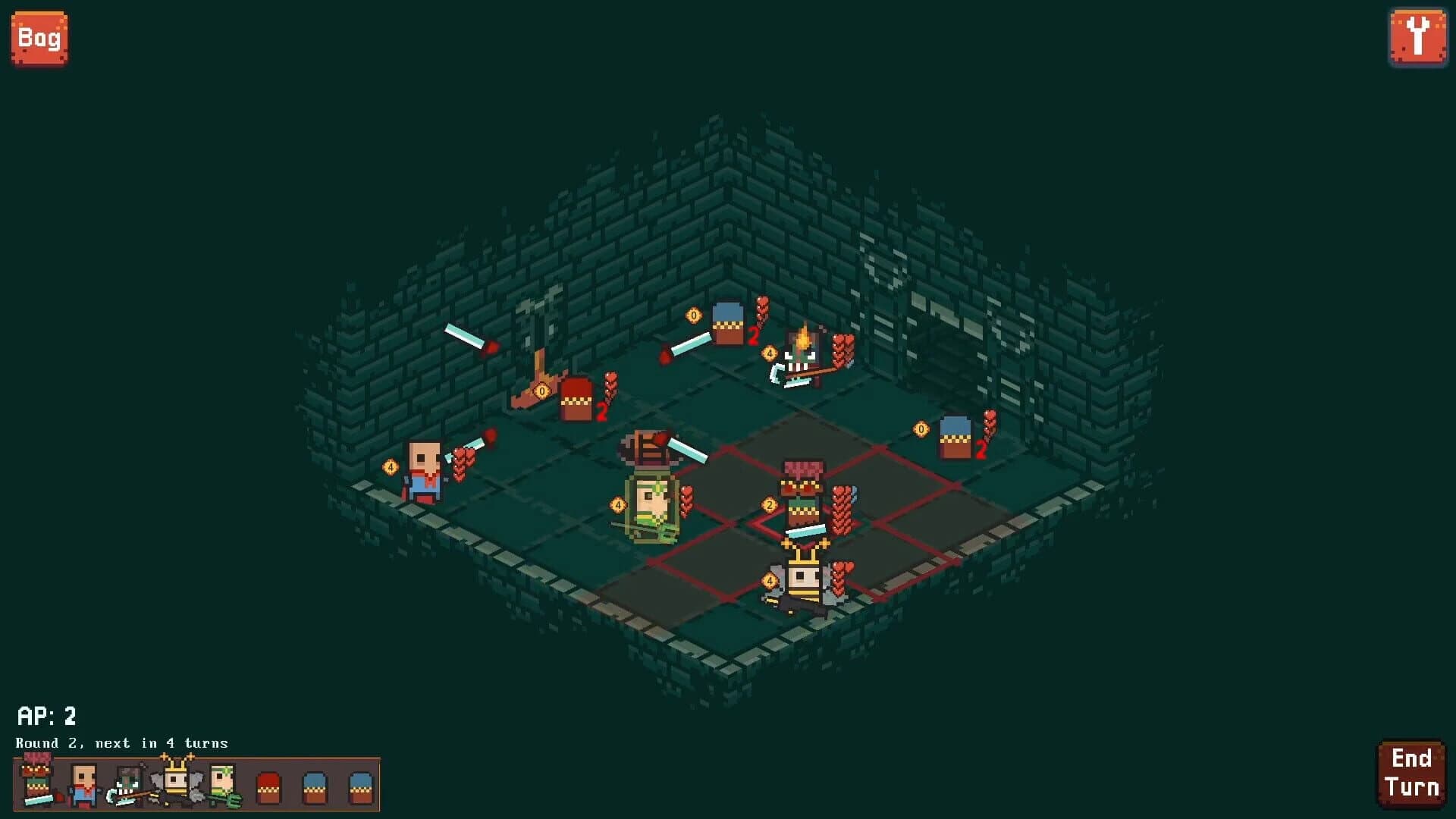Select the red-shirted villager portrait in turn order
Image resolution: width=1456 pixels, height=819 pixels.
tap(83, 785)
